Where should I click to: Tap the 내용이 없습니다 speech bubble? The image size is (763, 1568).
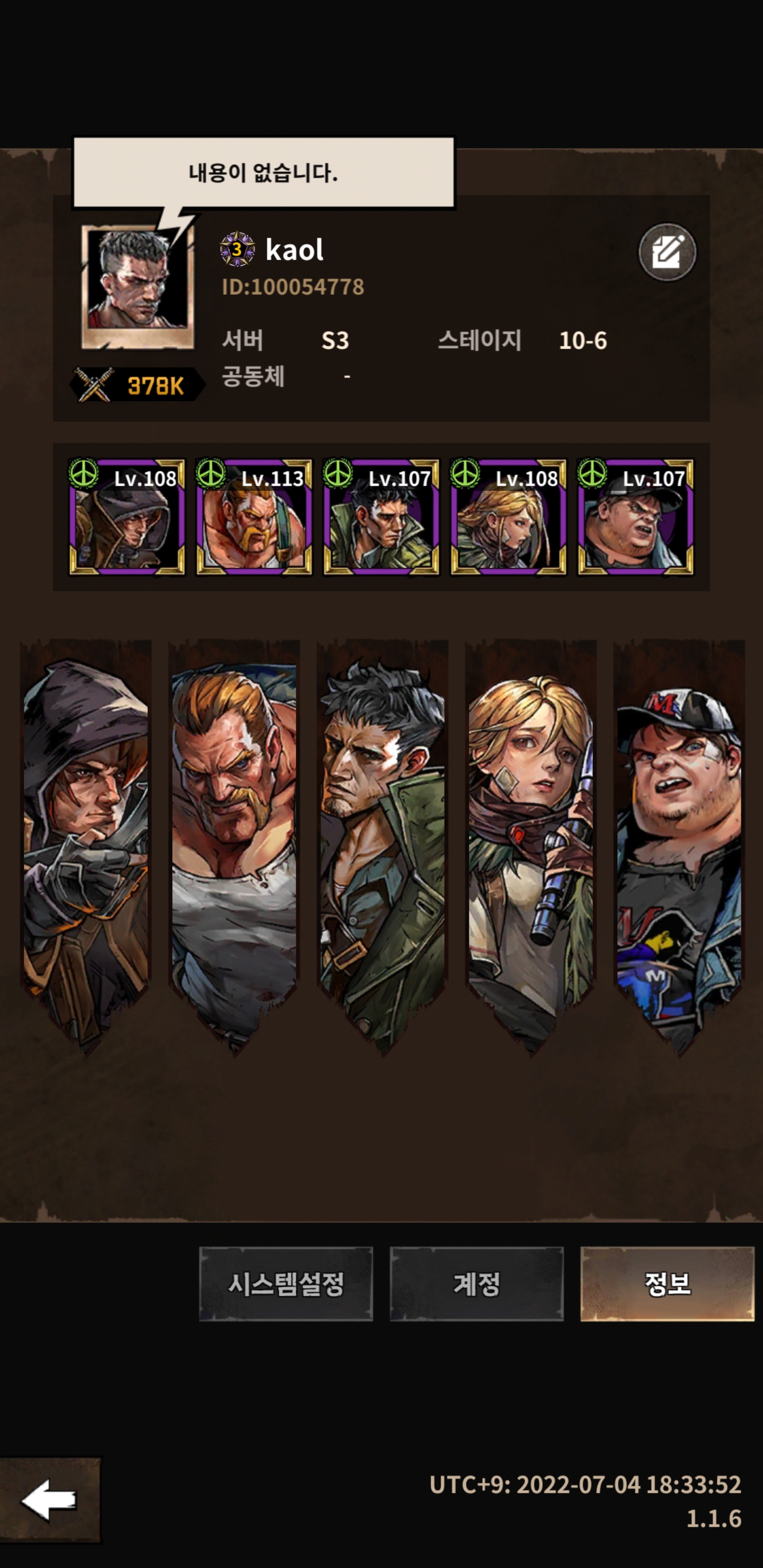(263, 173)
